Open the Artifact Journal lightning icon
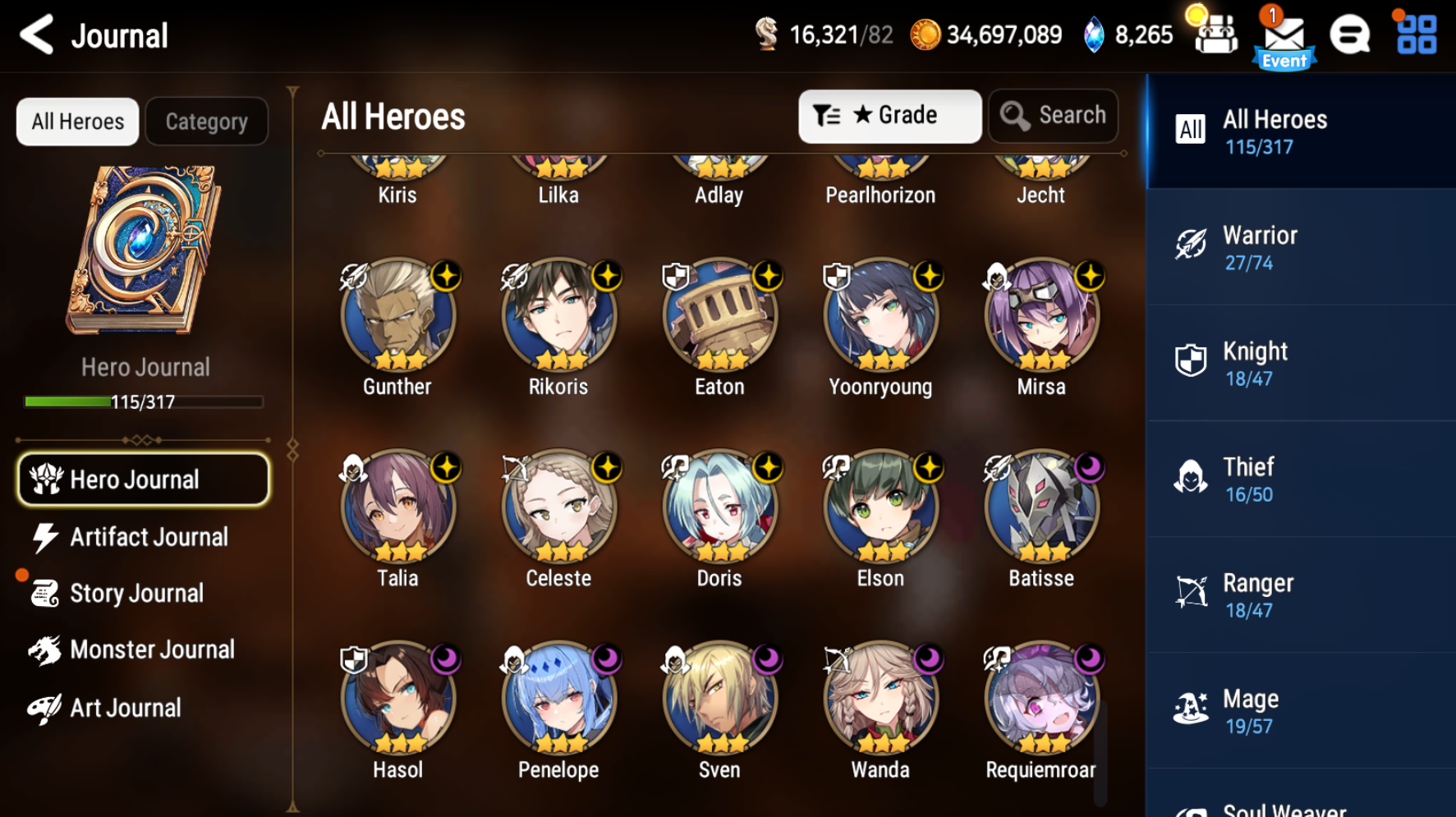The image size is (1456, 817). 45,536
